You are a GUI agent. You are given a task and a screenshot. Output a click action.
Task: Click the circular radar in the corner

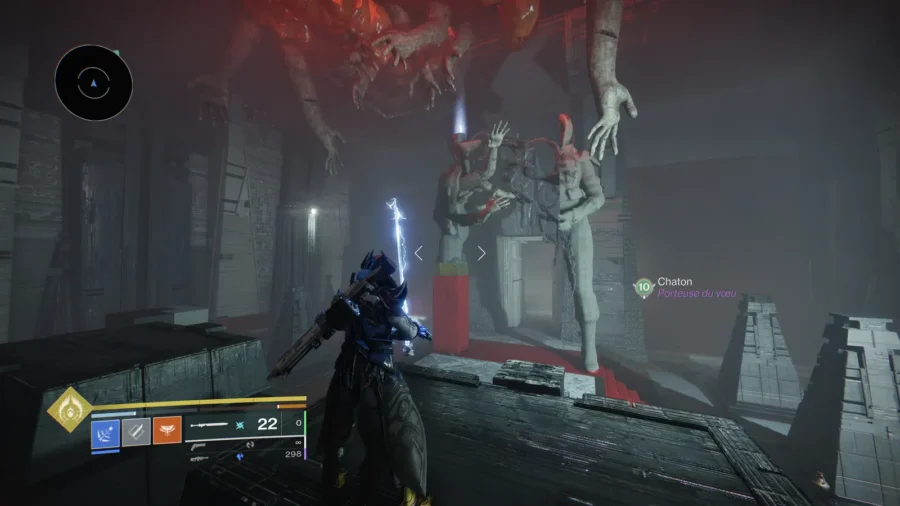[93, 82]
